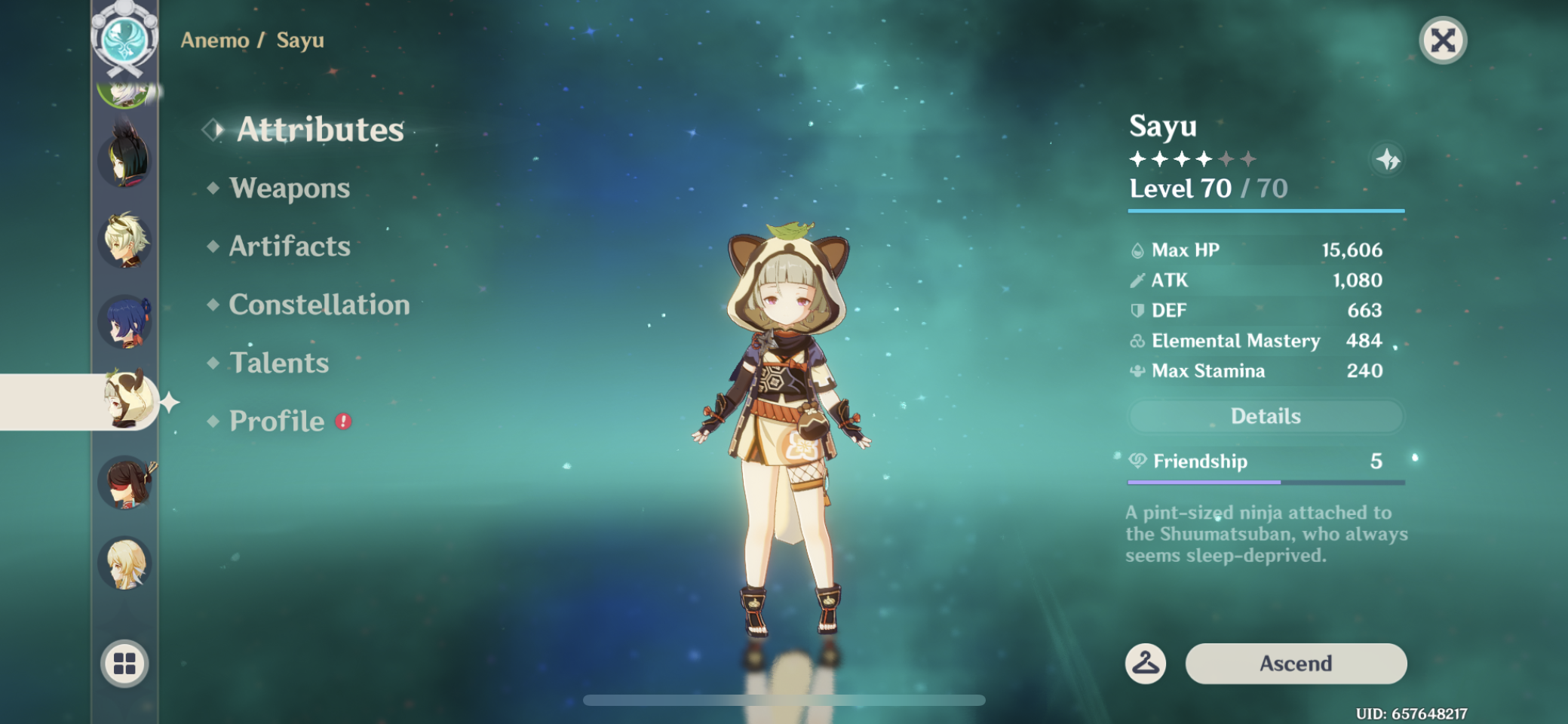Click the Max HP droplet icon

[1139, 250]
